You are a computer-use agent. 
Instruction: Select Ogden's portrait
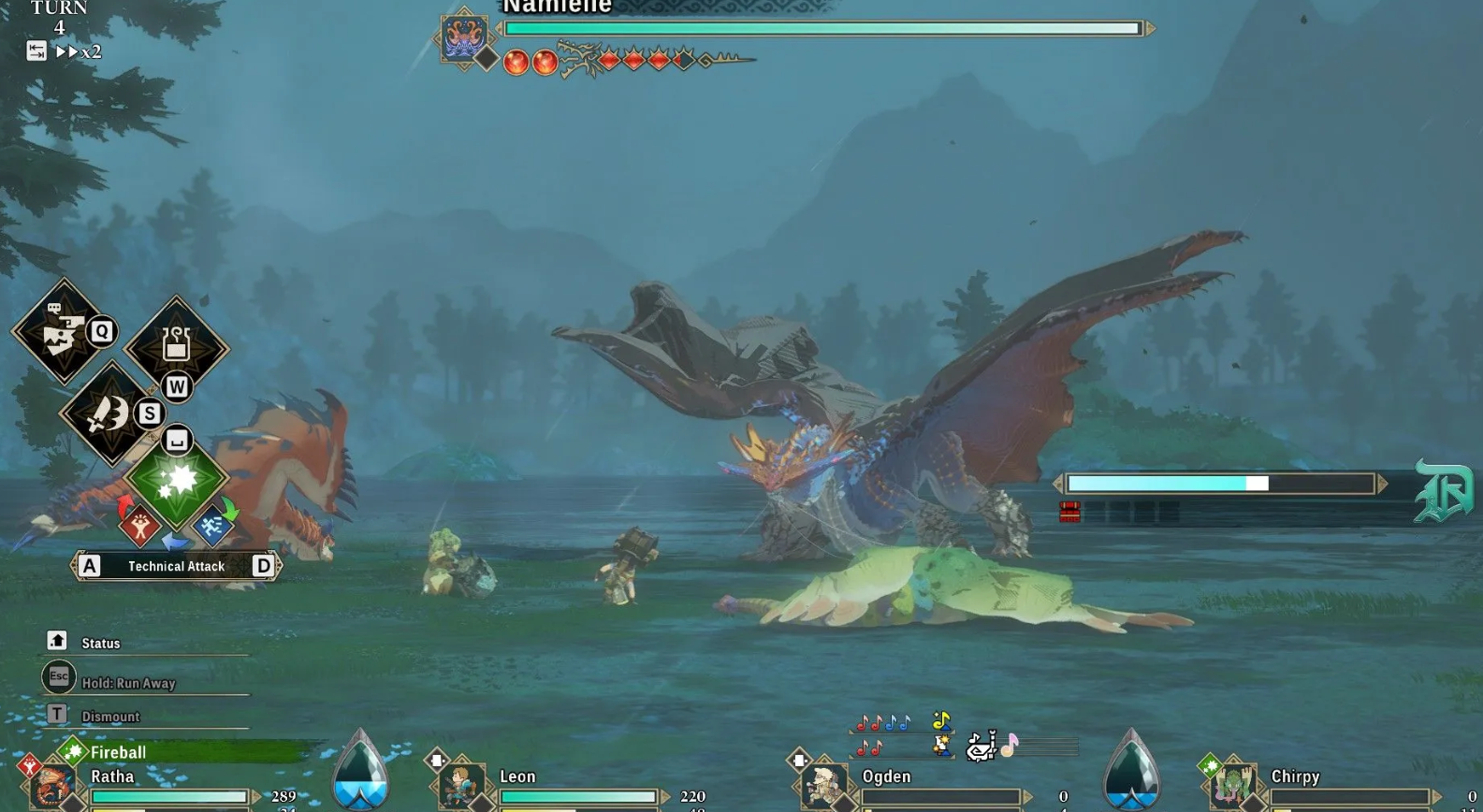[x=823, y=786]
